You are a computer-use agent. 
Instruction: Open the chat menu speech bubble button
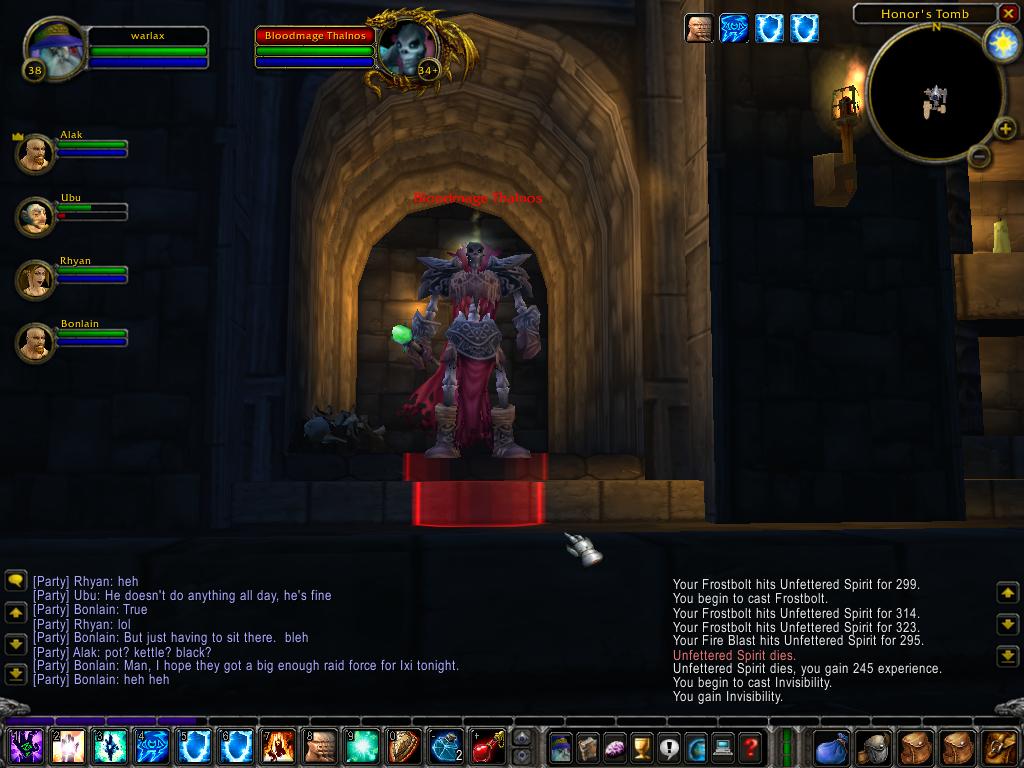pyautogui.click(x=15, y=580)
